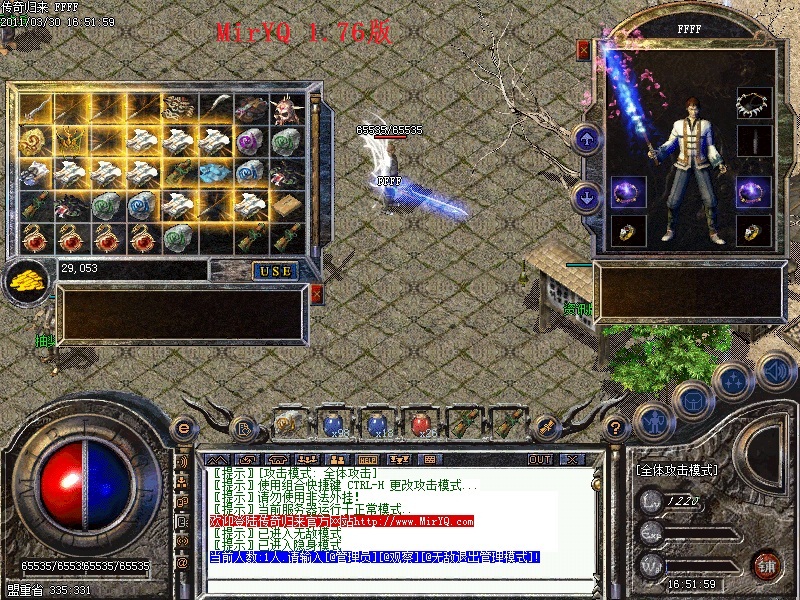Select the light blue crystal item in the bag

214,173
